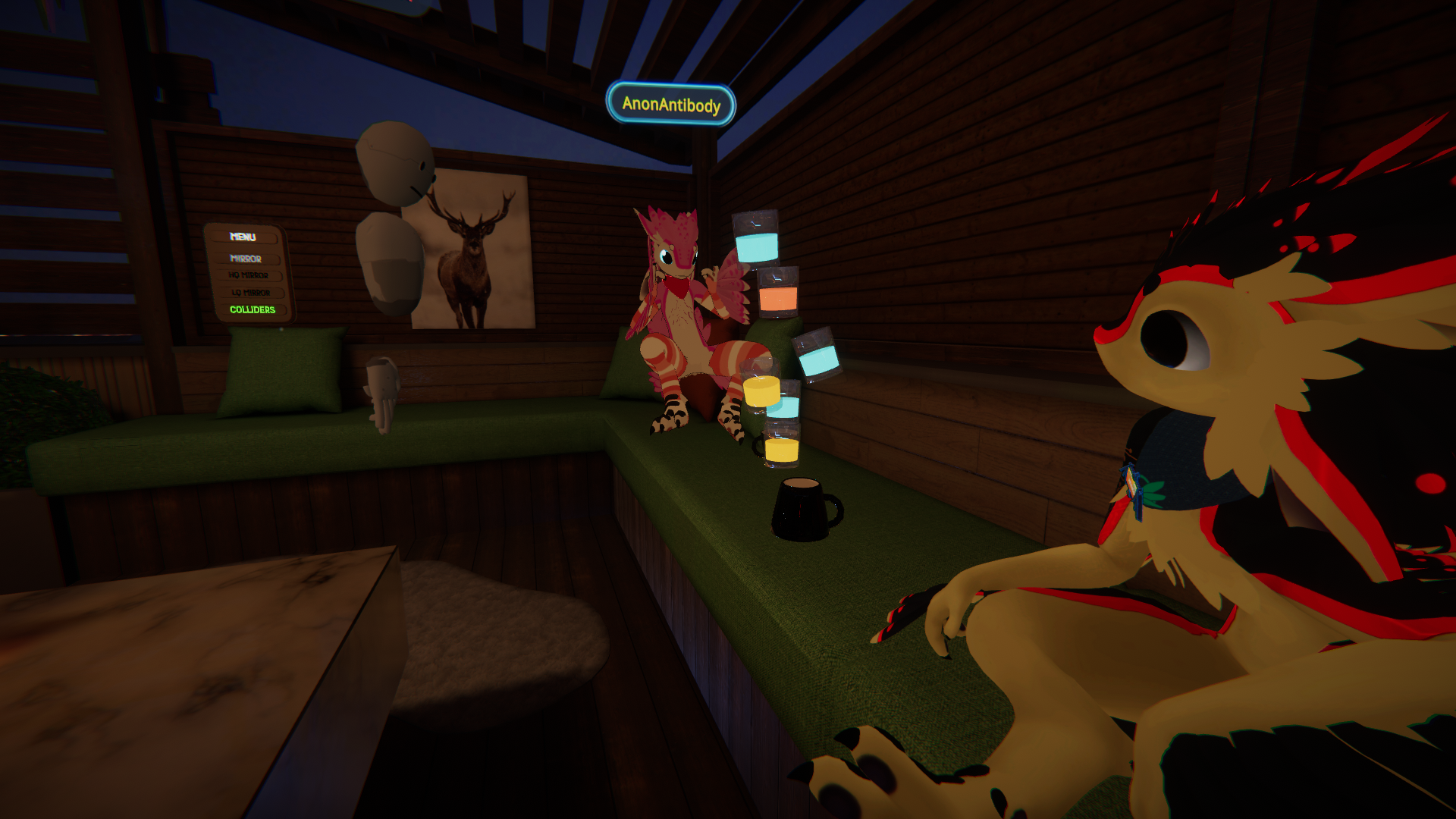Select the AnonAntibody player nameplate
1456x819 pixels.
[x=671, y=104]
